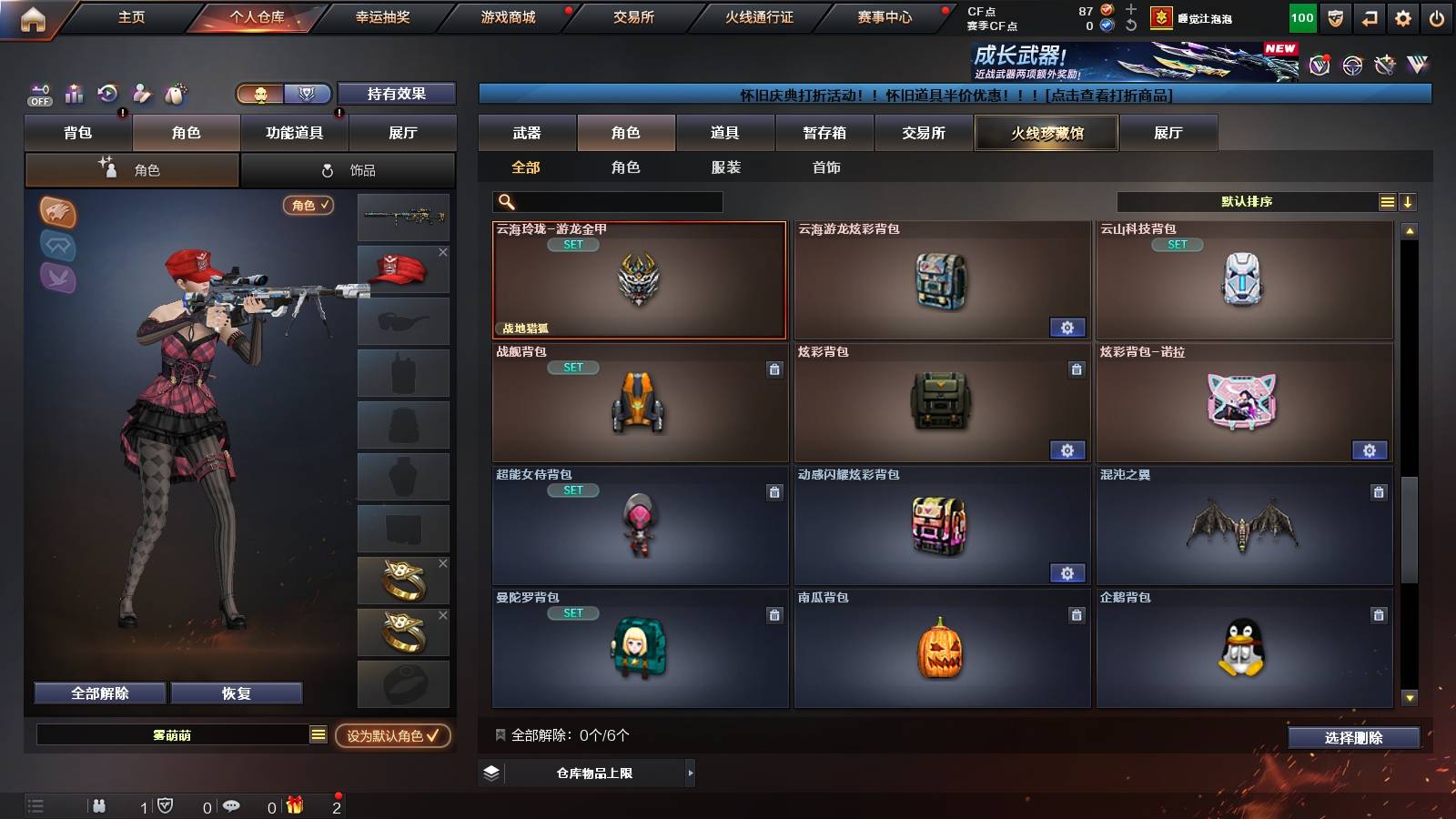
Task: Click the power/exit icon at top right
Action: [1438, 16]
